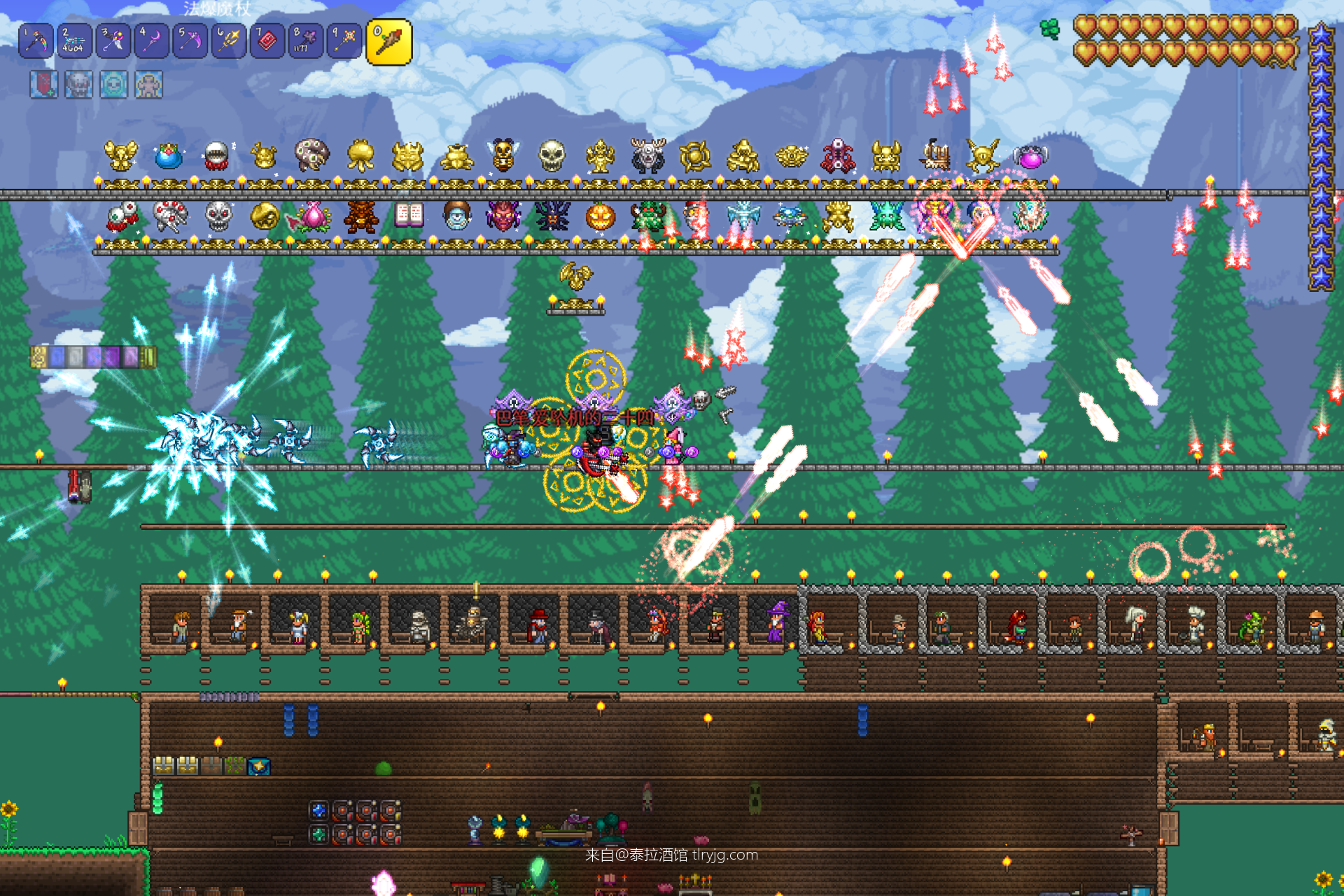Viewport: 1344px width, 896px height.
Task: Click the golden figure buff icon
Action: (148, 85)
